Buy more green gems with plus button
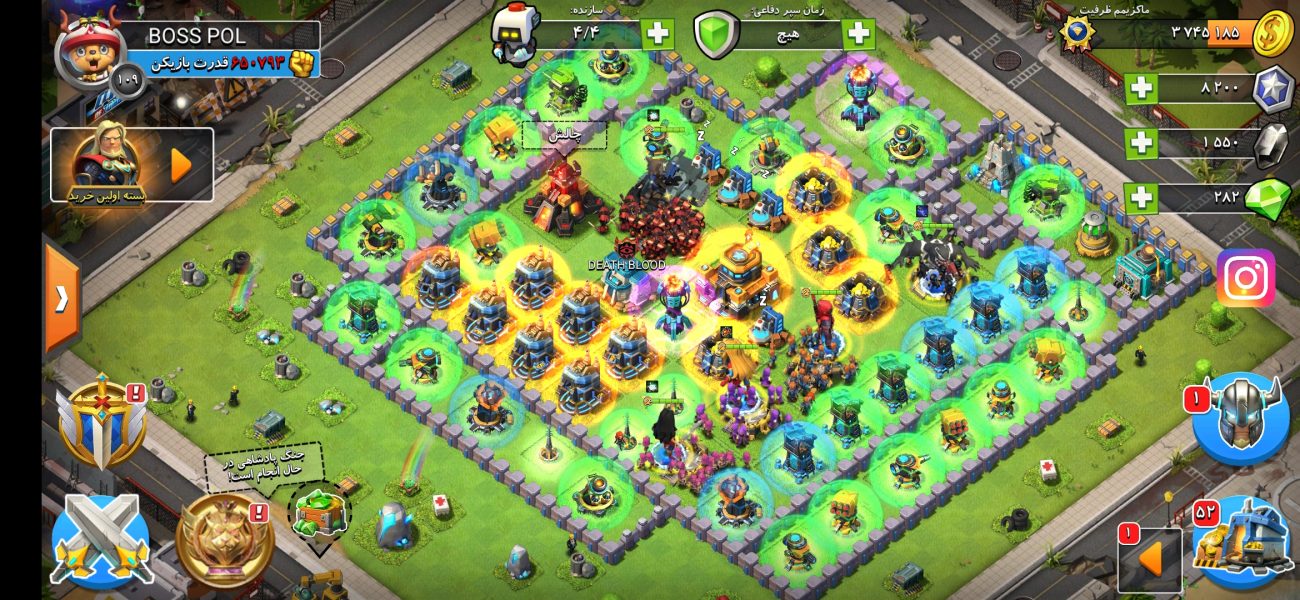 coord(1141,197)
